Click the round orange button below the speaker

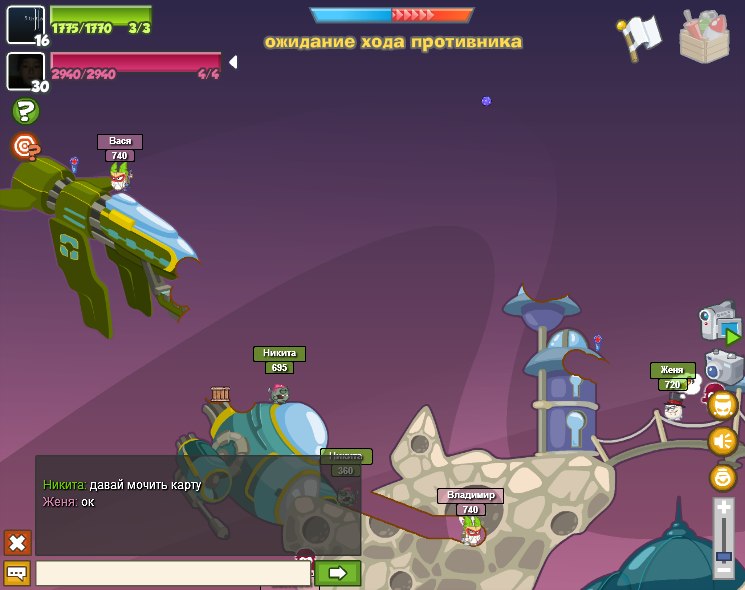[722, 477]
